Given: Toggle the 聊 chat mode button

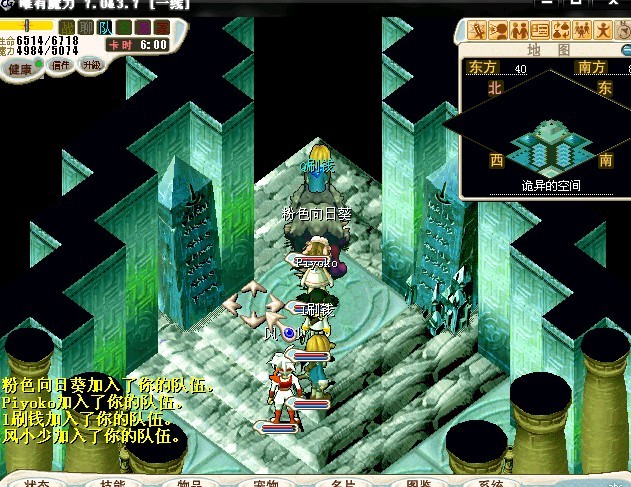Looking at the screenshot, I should click(86, 26).
